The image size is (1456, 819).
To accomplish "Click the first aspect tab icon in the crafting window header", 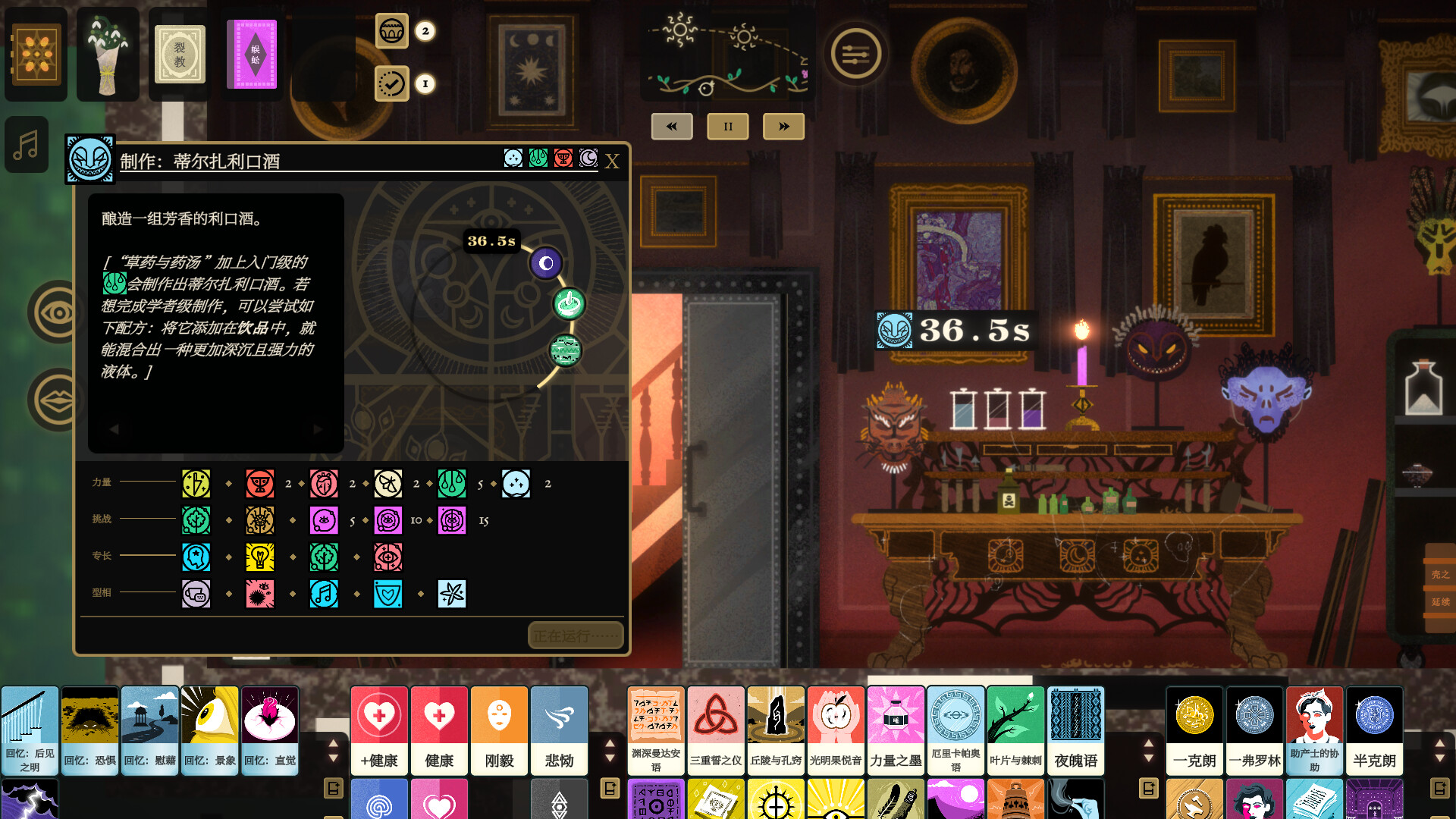I will point(513,159).
